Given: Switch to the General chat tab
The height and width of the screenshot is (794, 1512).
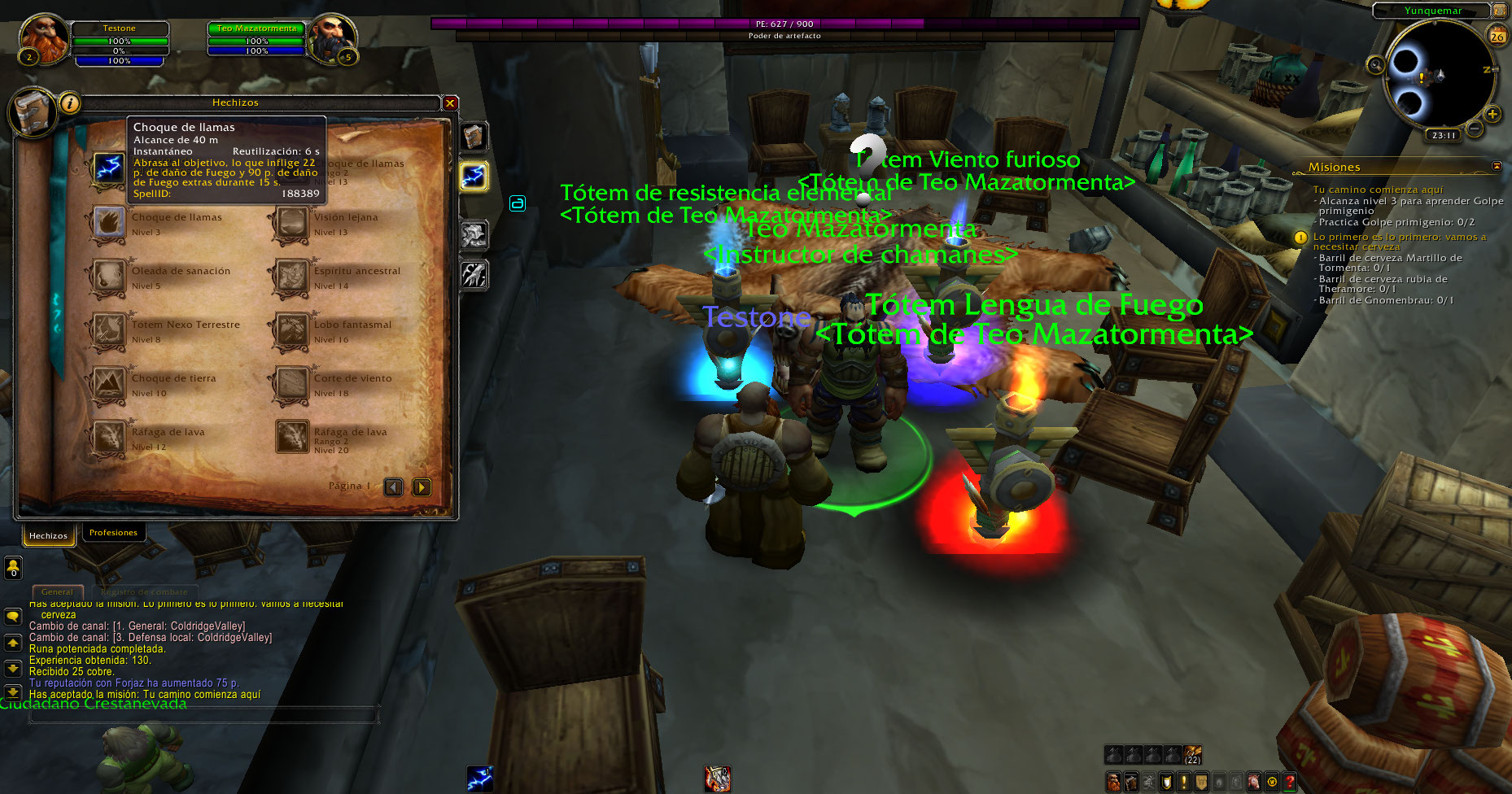Looking at the screenshot, I should coord(57,591).
